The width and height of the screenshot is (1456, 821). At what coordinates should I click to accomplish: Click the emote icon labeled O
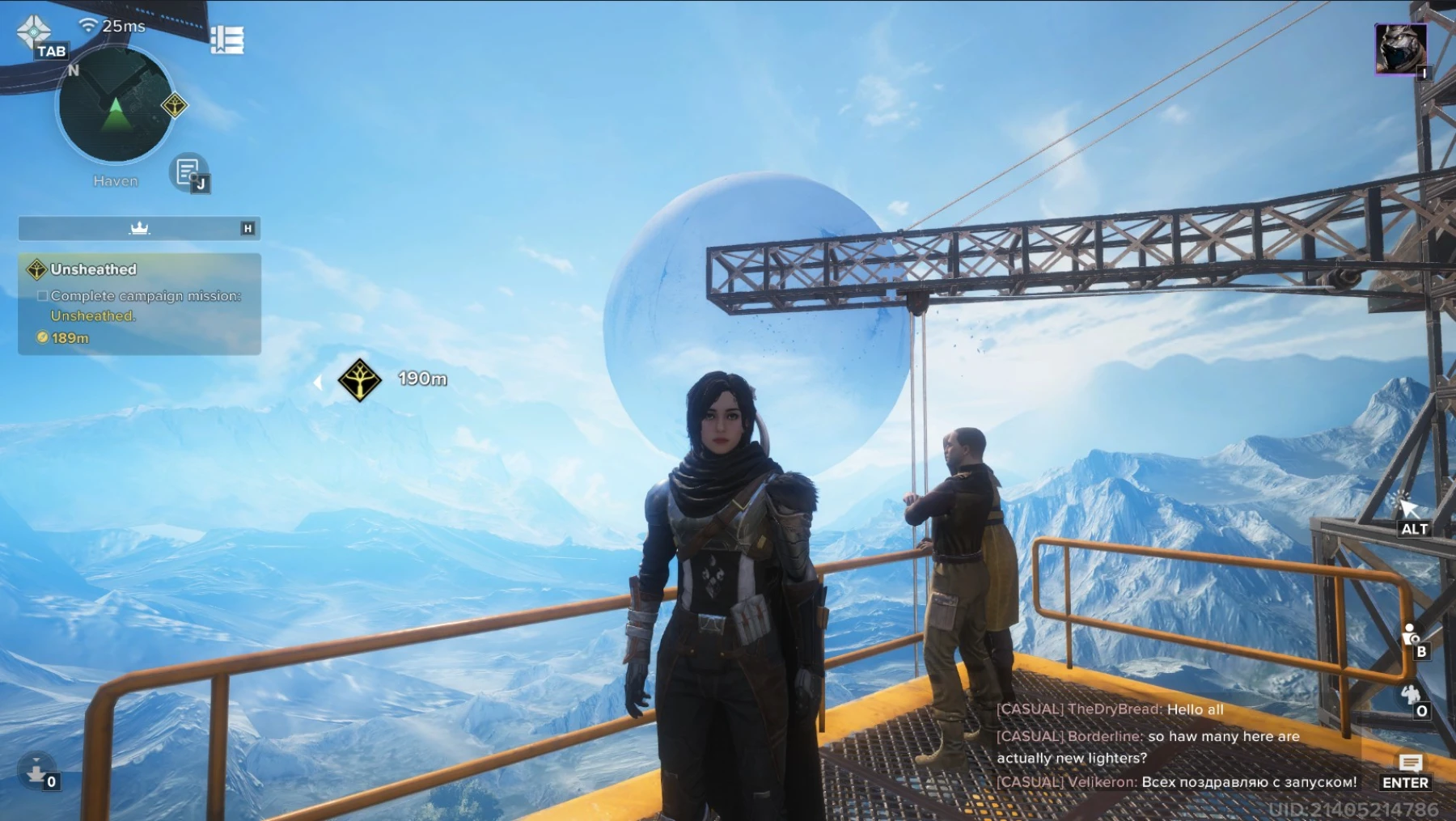click(1410, 694)
